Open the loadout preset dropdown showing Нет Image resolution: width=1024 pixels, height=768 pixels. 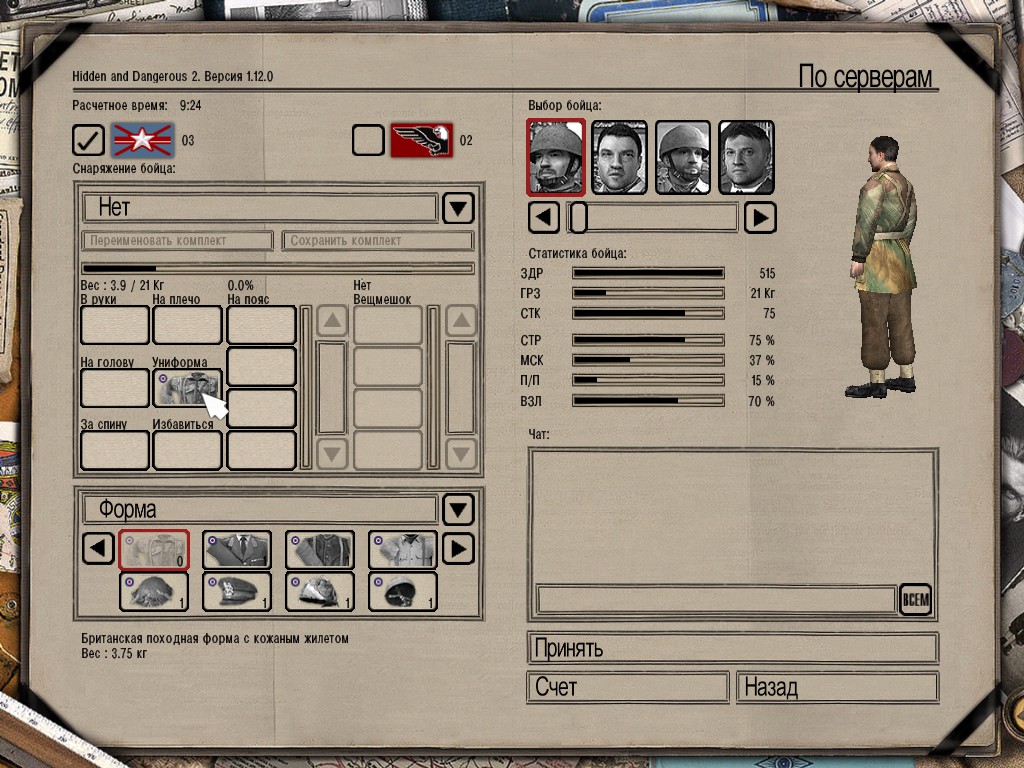458,208
